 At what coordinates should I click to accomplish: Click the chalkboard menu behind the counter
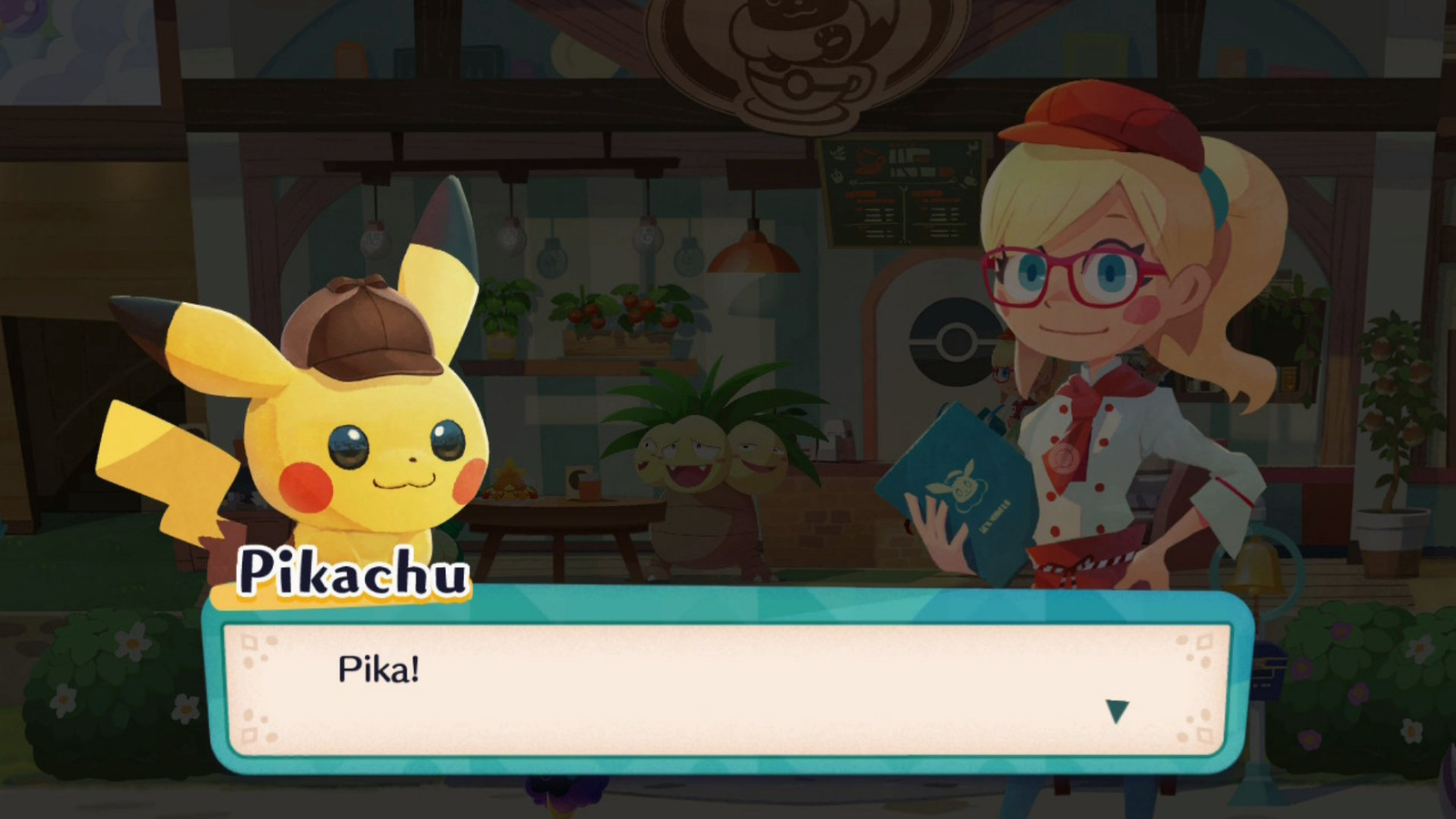(901, 191)
